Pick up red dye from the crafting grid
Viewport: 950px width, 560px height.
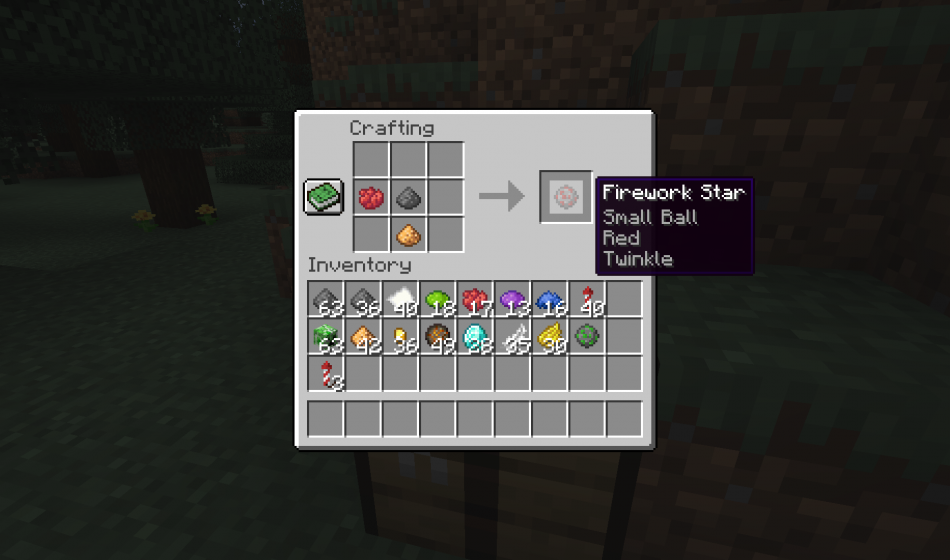coord(371,196)
